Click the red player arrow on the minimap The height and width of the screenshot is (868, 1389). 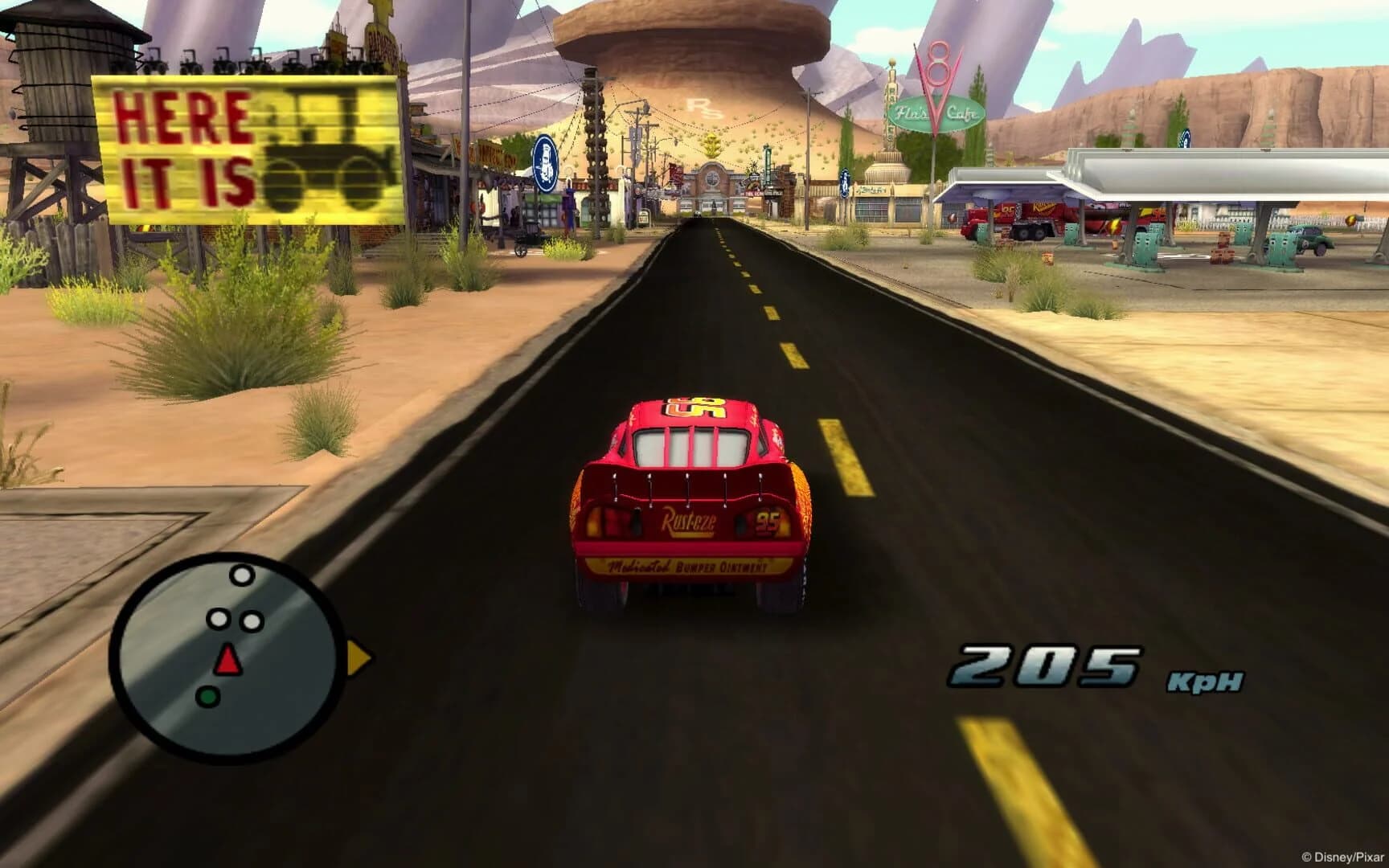pyautogui.click(x=227, y=657)
